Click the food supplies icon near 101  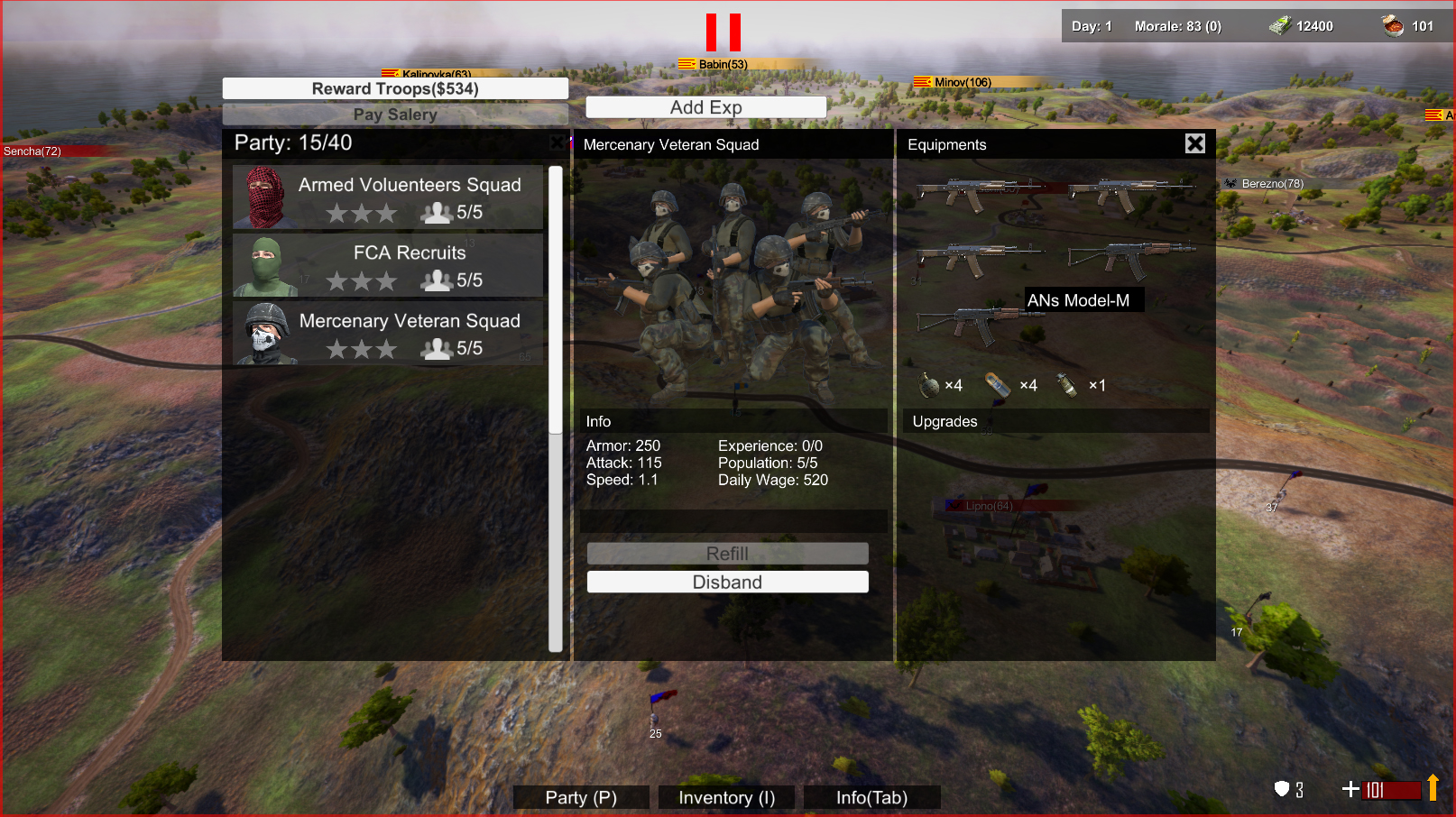[x=1390, y=24]
